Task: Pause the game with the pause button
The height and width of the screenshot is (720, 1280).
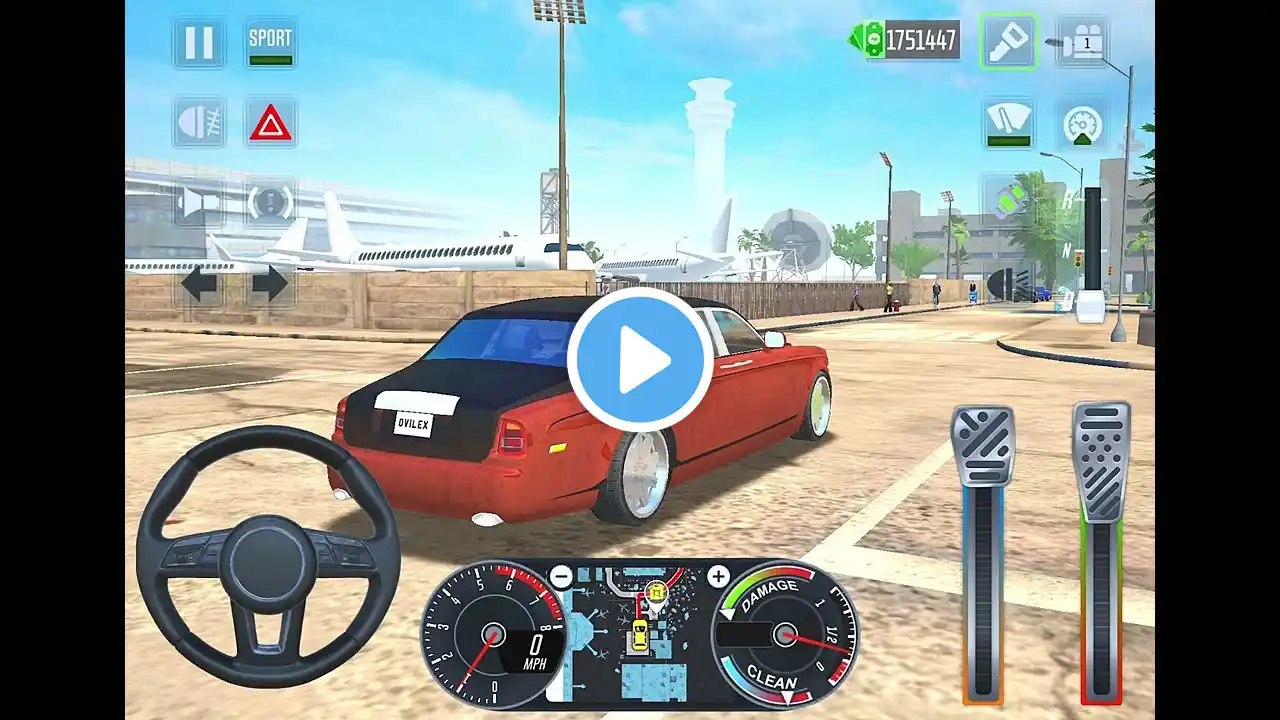Action: click(x=199, y=43)
